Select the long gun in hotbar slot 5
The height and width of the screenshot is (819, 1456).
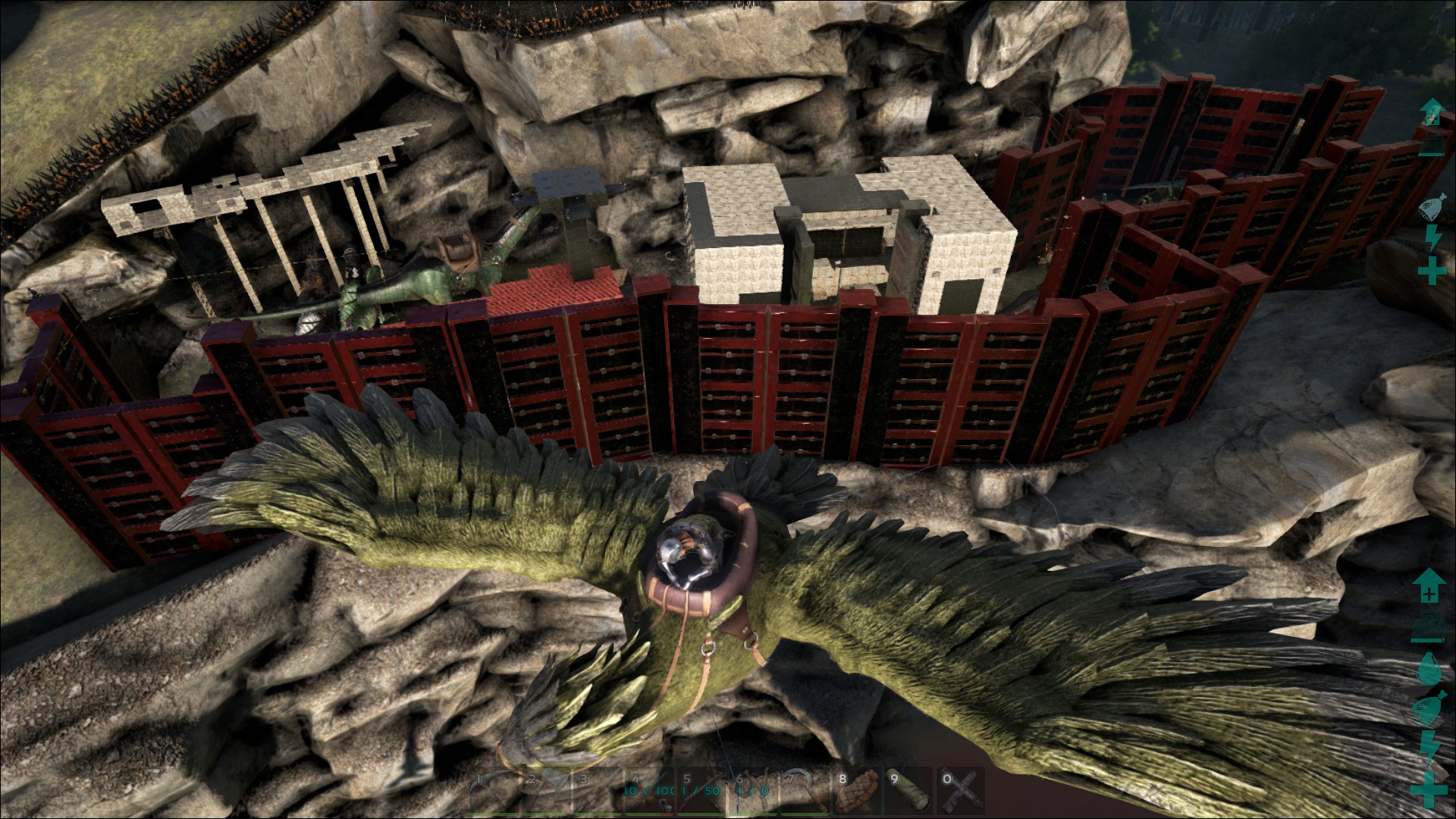point(702,791)
